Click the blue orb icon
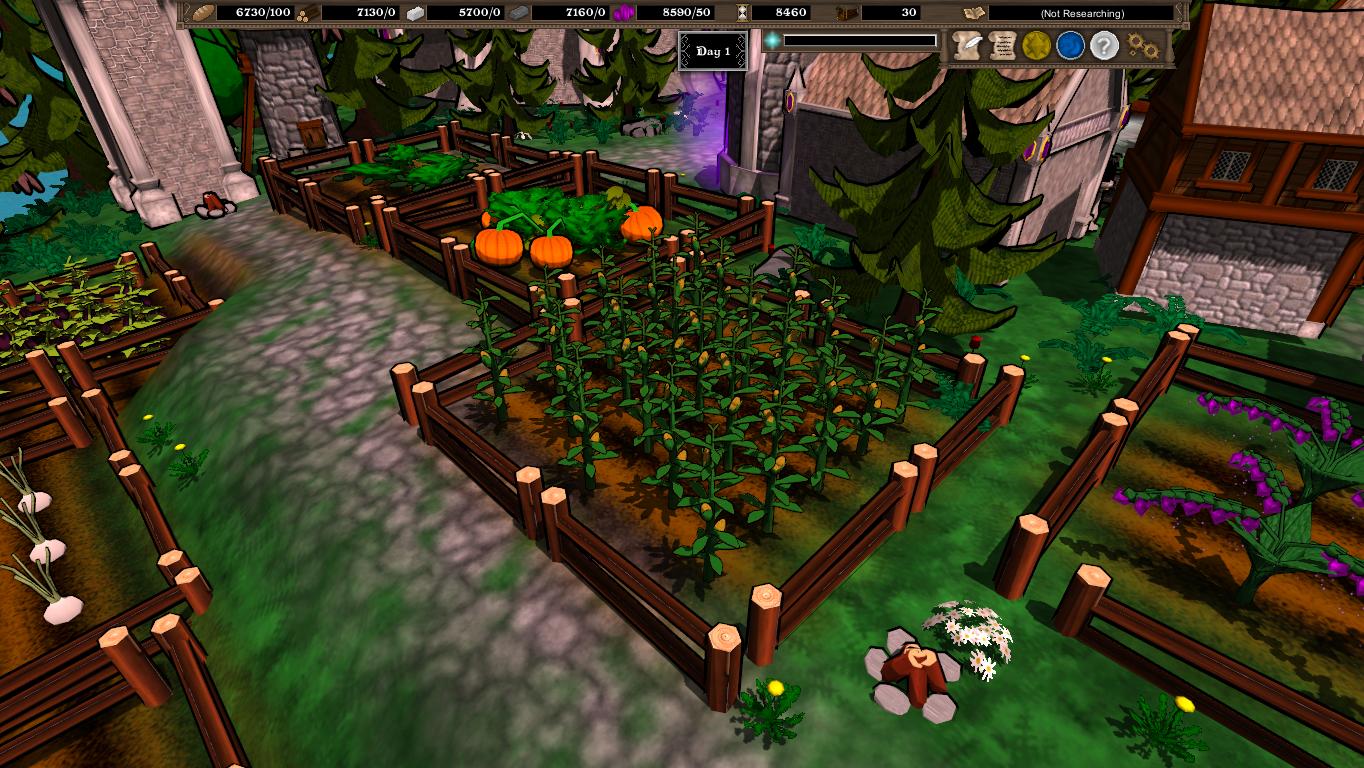The image size is (1364, 768). tap(1068, 44)
